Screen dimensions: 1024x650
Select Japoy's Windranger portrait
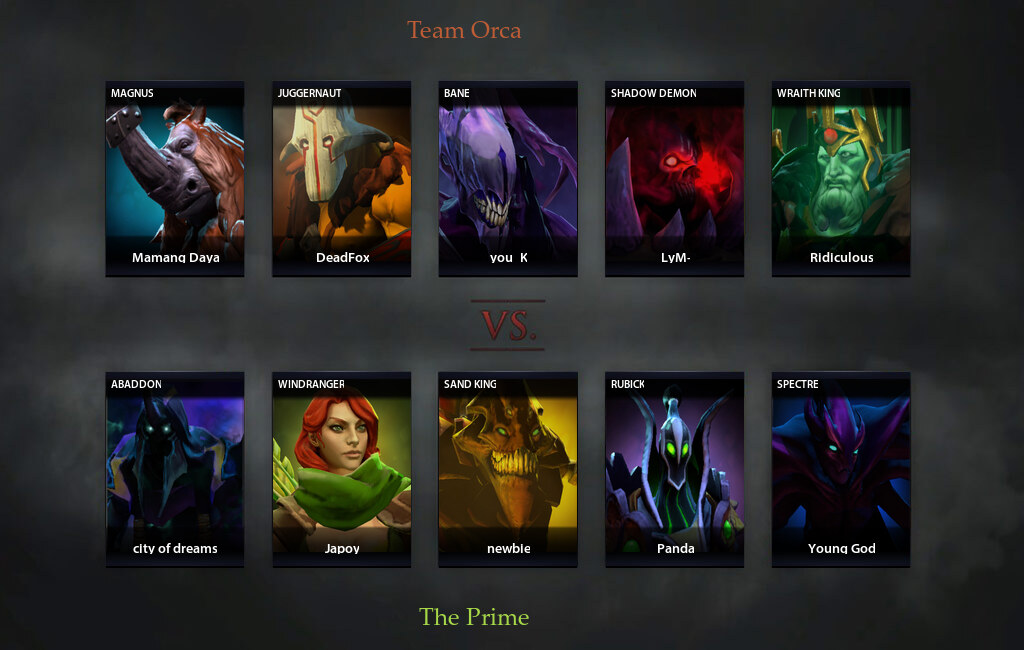[342, 469]
